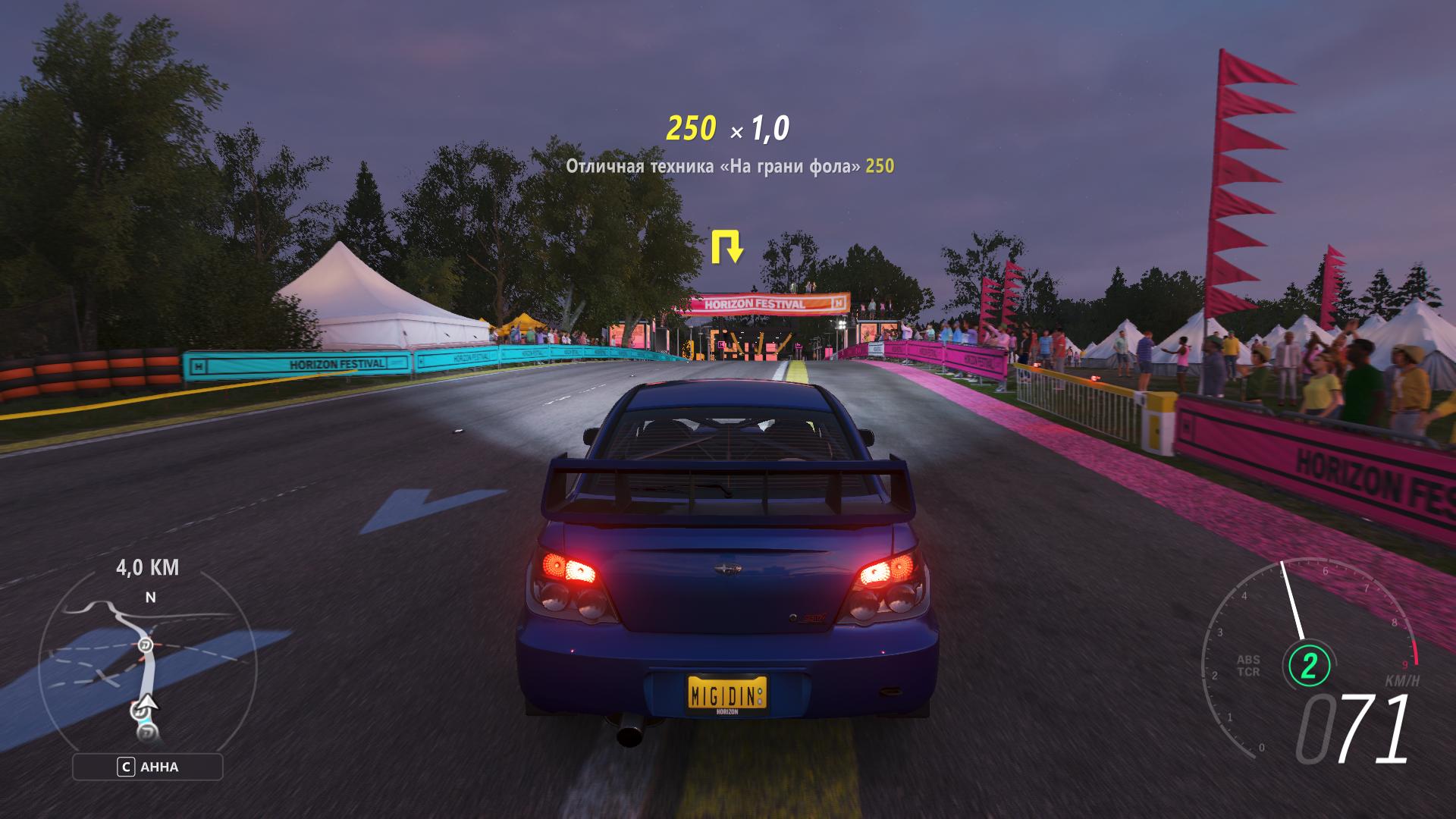Open the minimap in the corner
Screen dimensions: 1456x819
point(148,667)
